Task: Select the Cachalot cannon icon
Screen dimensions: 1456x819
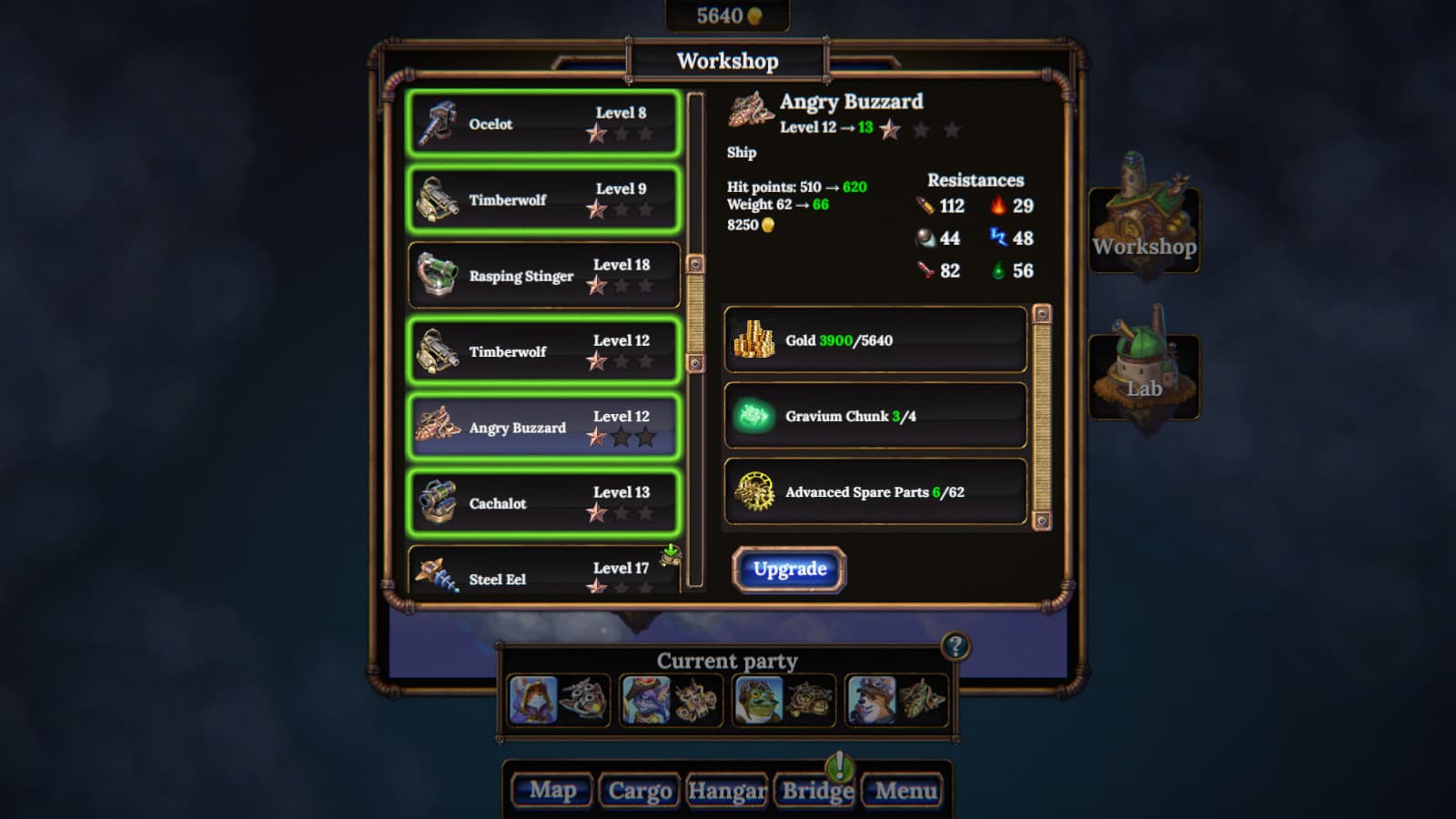Action: [x=440, y=502]
